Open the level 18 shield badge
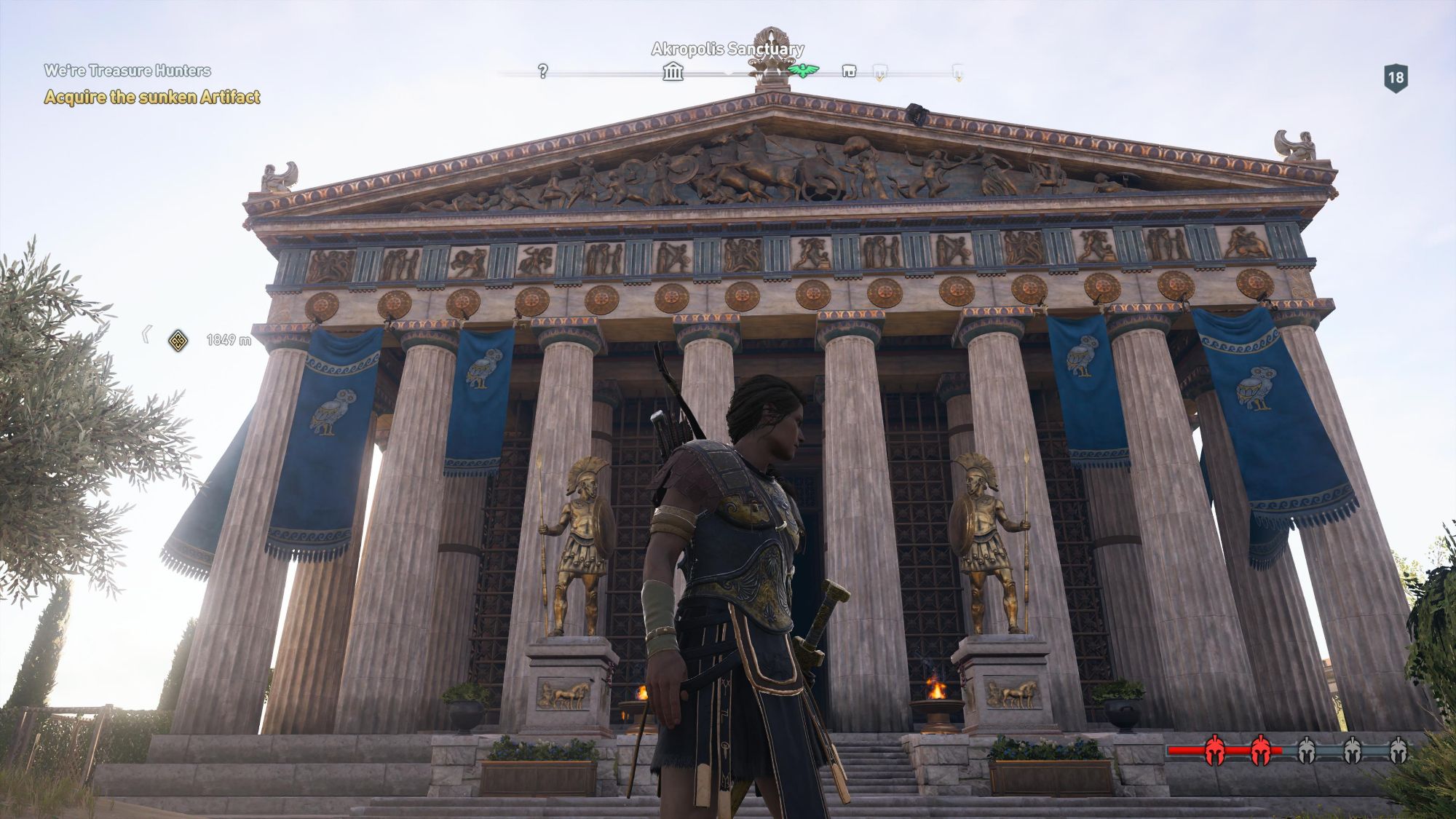Image resolution: width=1456 pixels, height=819 pixels. [x=1395, y=78]
